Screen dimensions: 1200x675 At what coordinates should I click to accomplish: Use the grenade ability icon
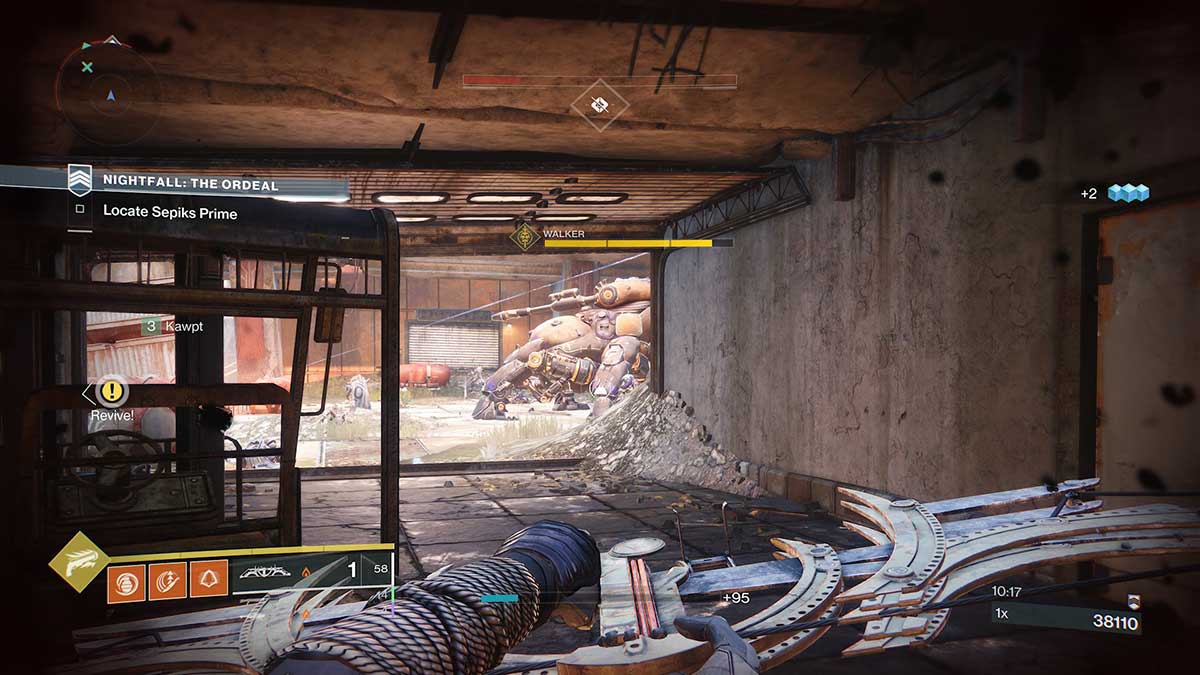(x=126, y=580)
